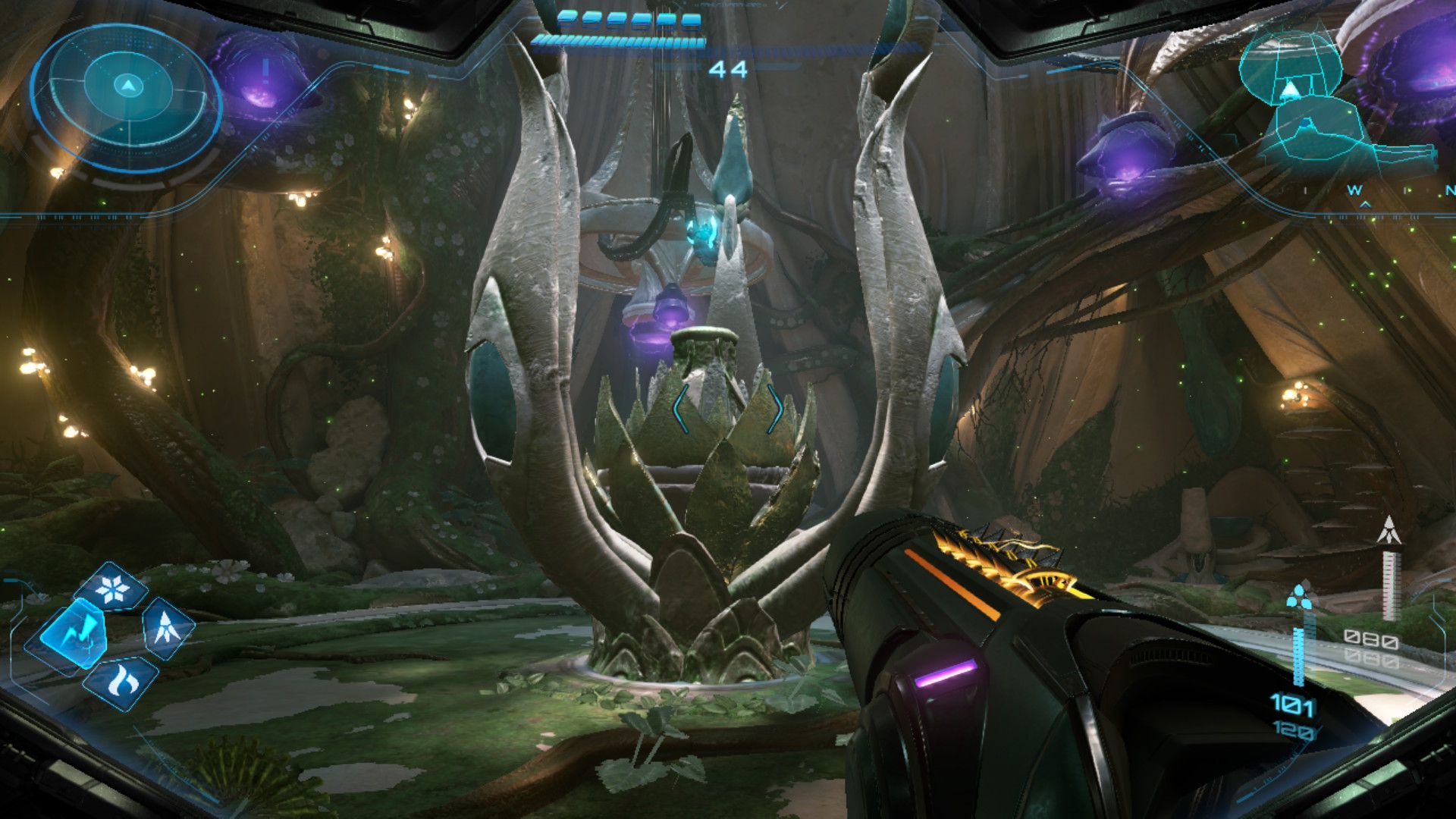Click the segmented blue health bar
This screenshot has width=1456, height=819.
[x=617, y=40]
